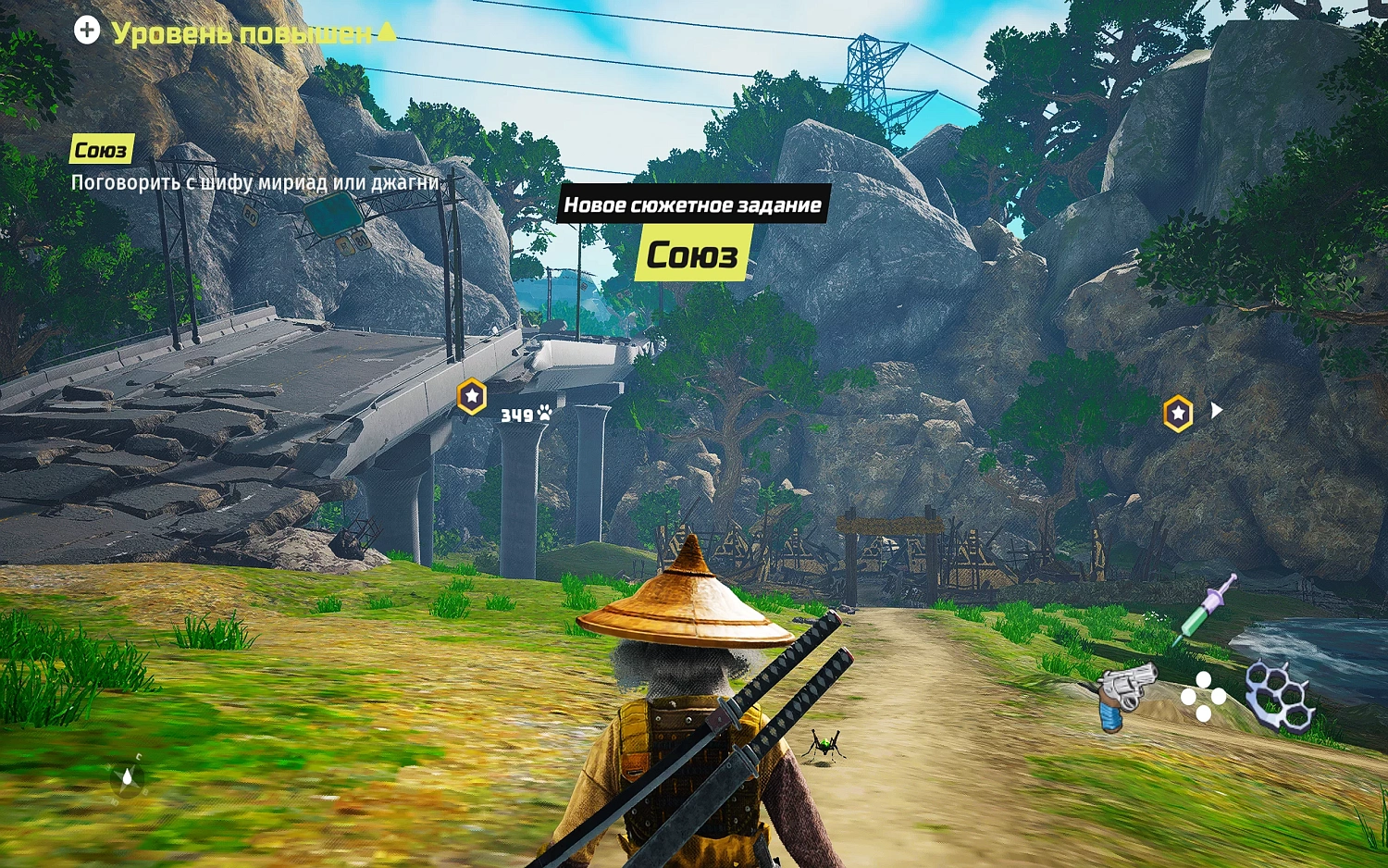Click the hexagonal waypoint marker on the right cliff
Image resolution: width=1388 pixels, height=868 pixels.
pos(1178,409)
